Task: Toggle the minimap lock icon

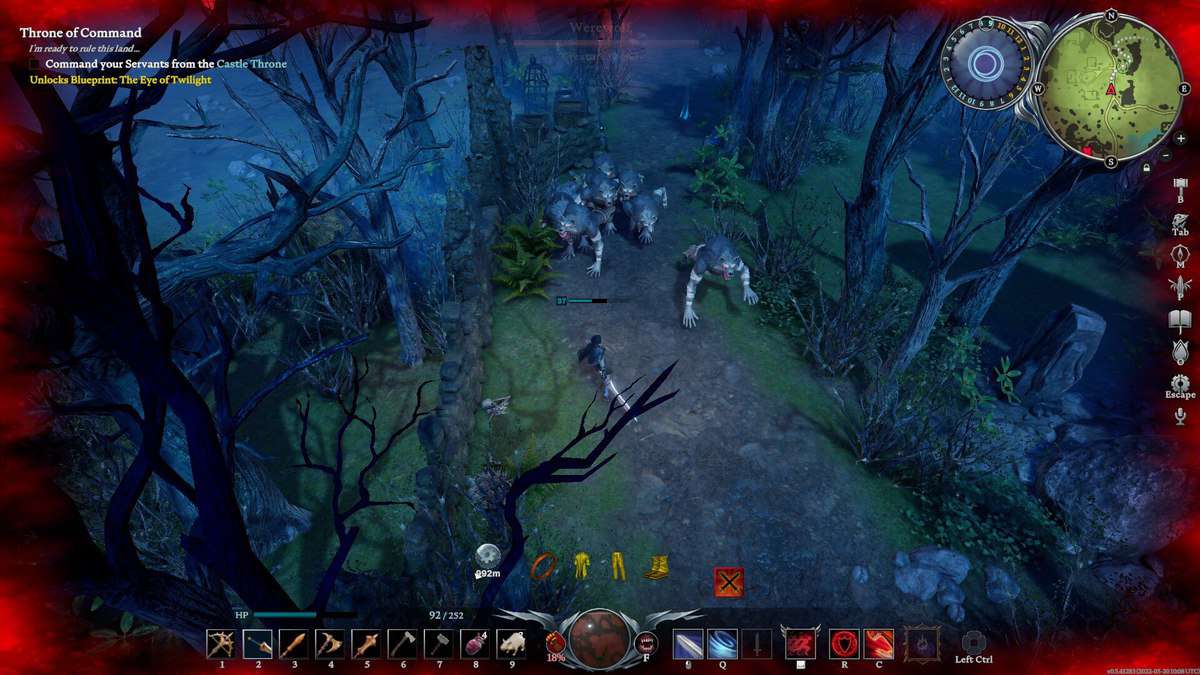Action: (x=1145, y=168)
